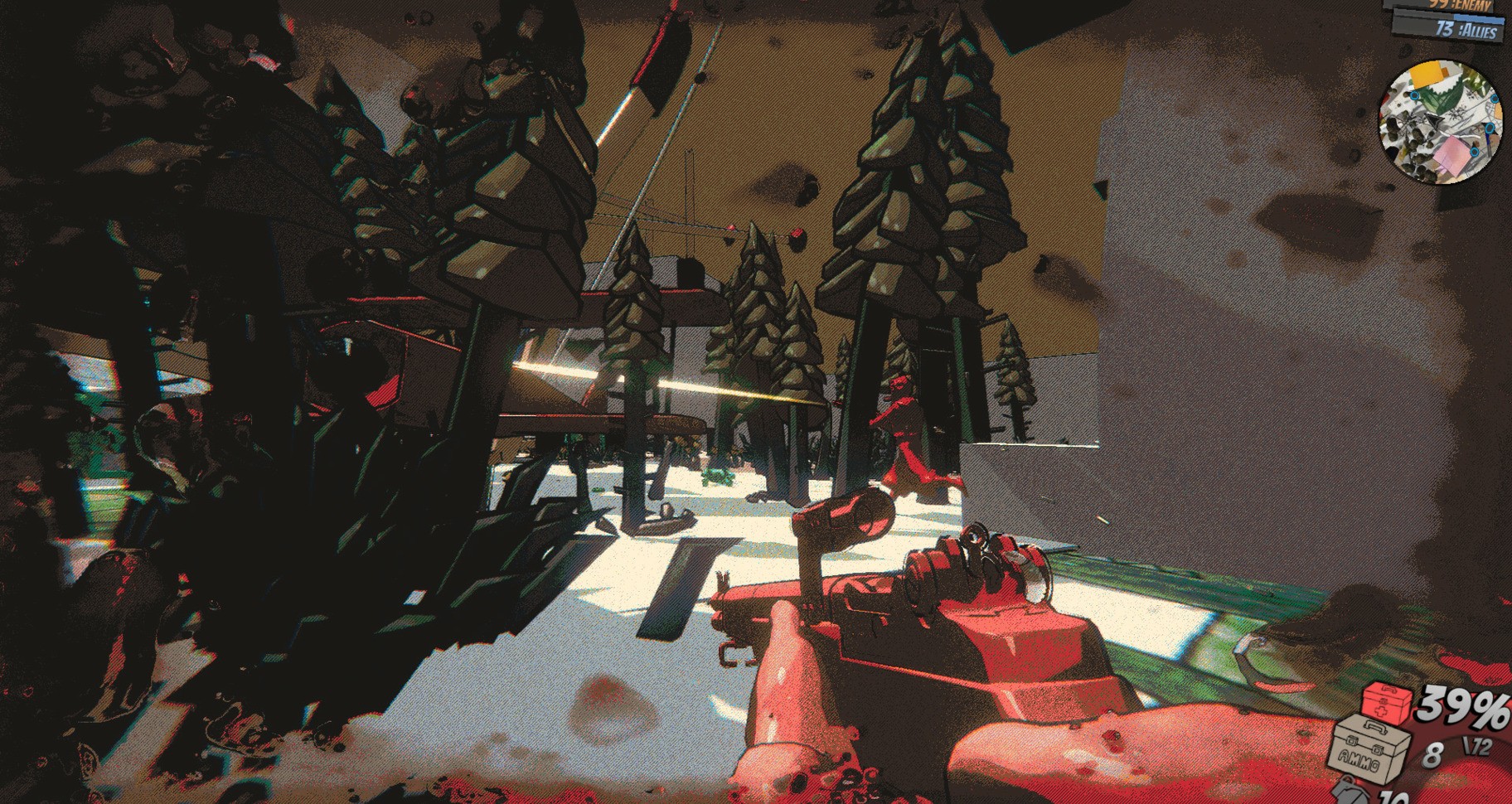The width and height of the screenshot is (1512, 804).
Task: Select the red medkit icon
Action: coord(1387,704)
